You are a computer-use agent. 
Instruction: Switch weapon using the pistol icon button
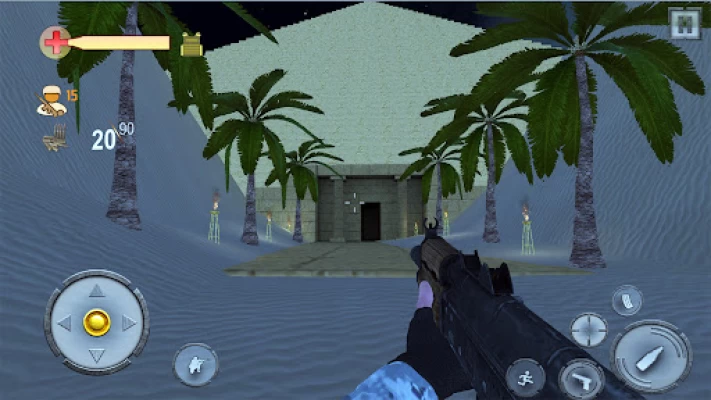[x=580, y=378]
